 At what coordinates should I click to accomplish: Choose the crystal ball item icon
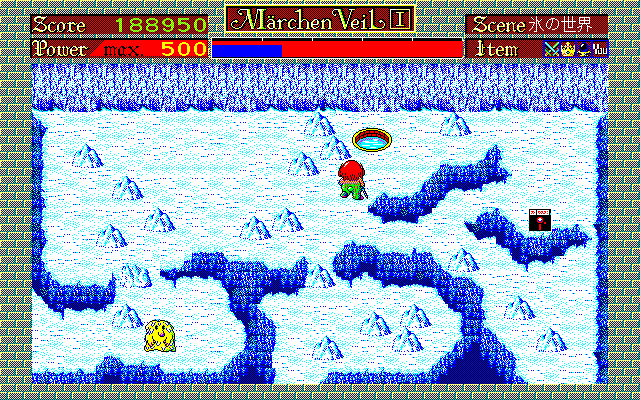point(582,47)
